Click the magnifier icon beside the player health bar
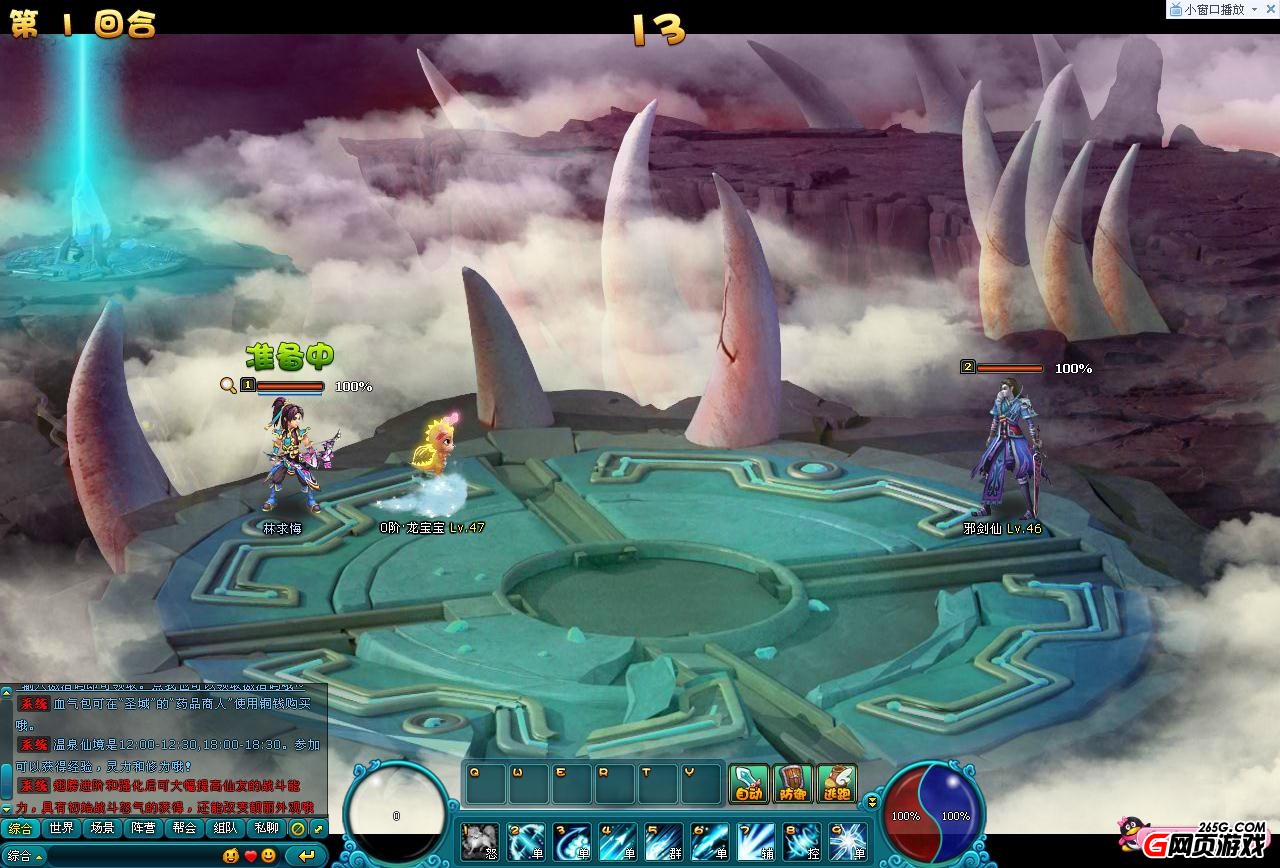The height and width of the screenshot is (868, 1280). tap(229, 385)
